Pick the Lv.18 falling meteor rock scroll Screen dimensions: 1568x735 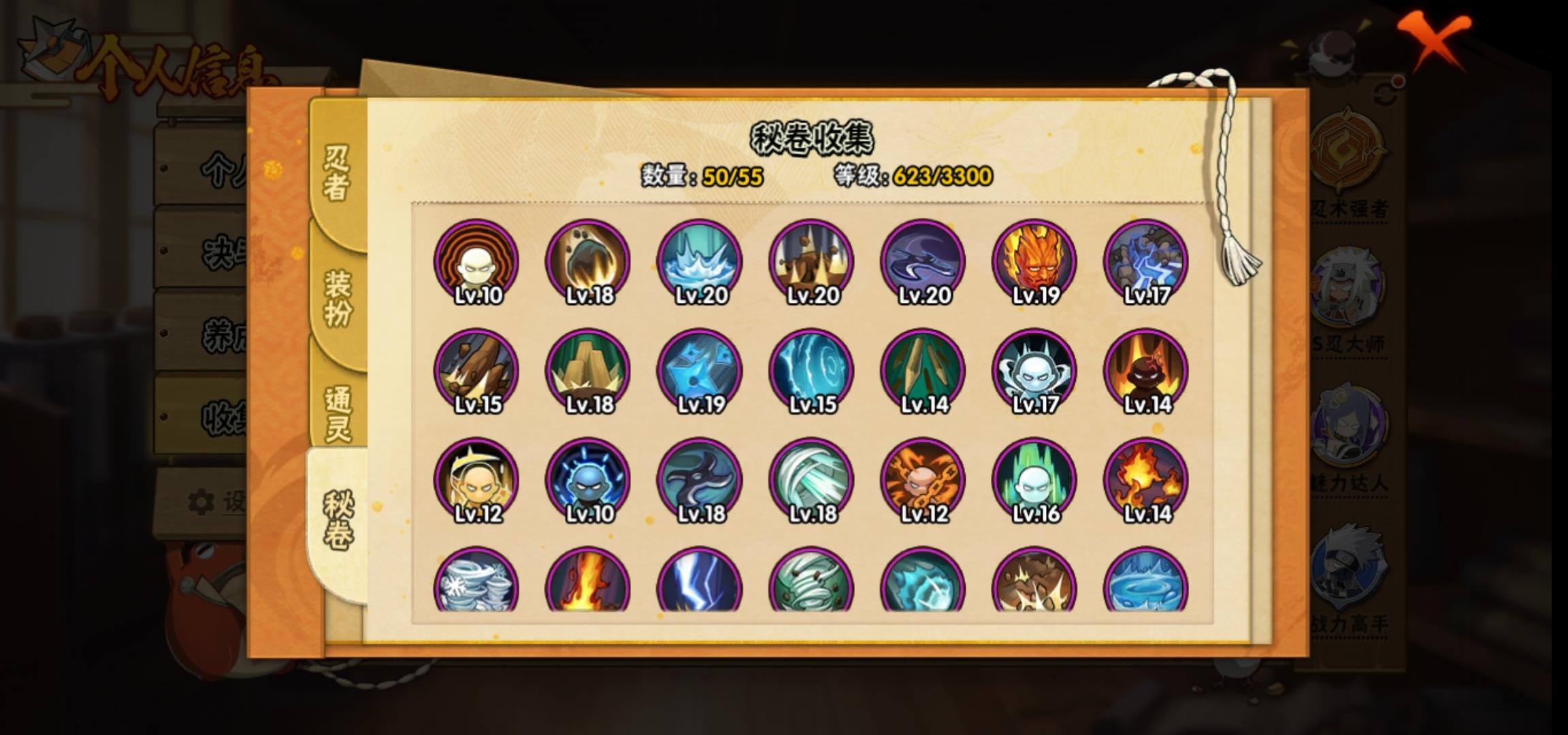tap(588, 262)
